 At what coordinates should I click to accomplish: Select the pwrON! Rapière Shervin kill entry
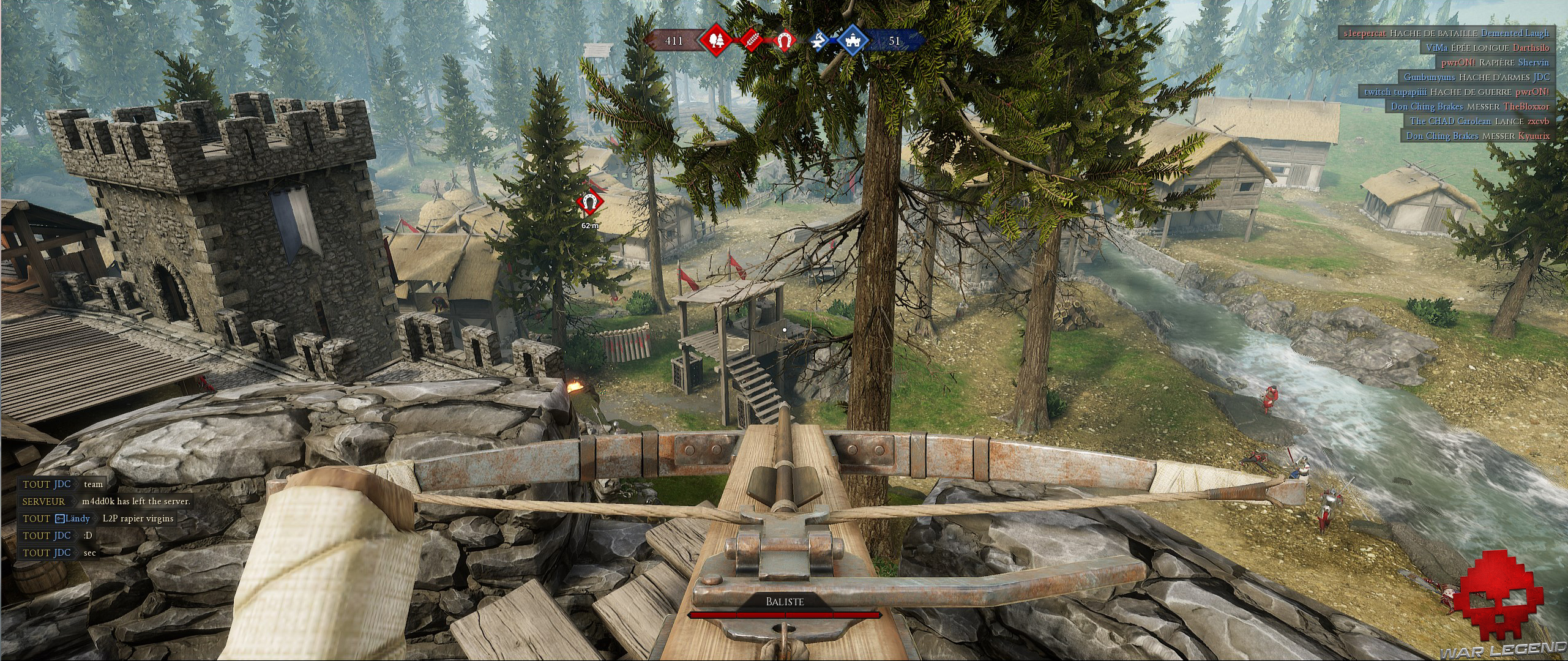click(x=1494, y=62)
